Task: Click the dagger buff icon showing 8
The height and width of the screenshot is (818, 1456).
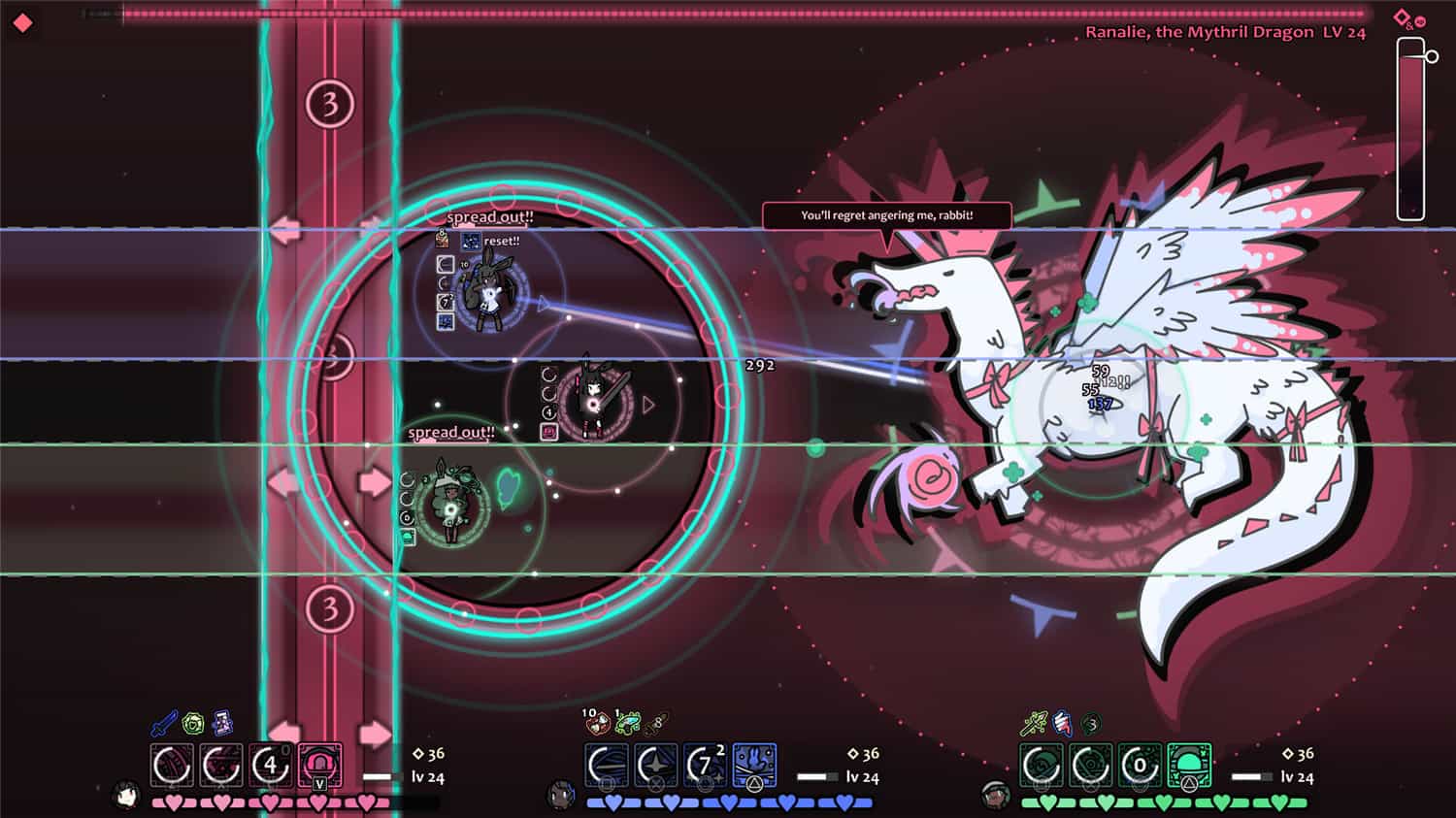Action: (x=656, y=724)
